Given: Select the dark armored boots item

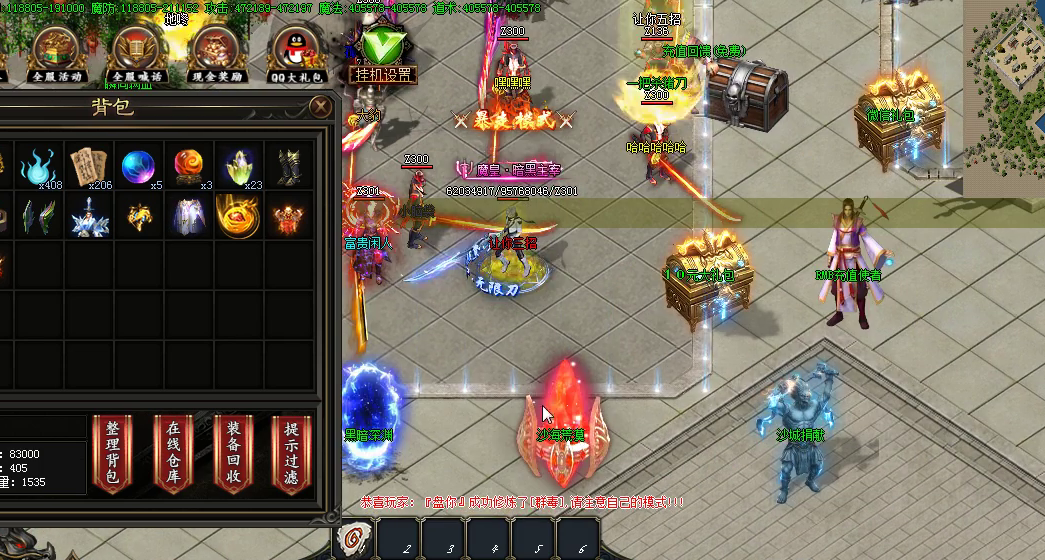Looking at the screenshot, I should click(x=287, y=167).
